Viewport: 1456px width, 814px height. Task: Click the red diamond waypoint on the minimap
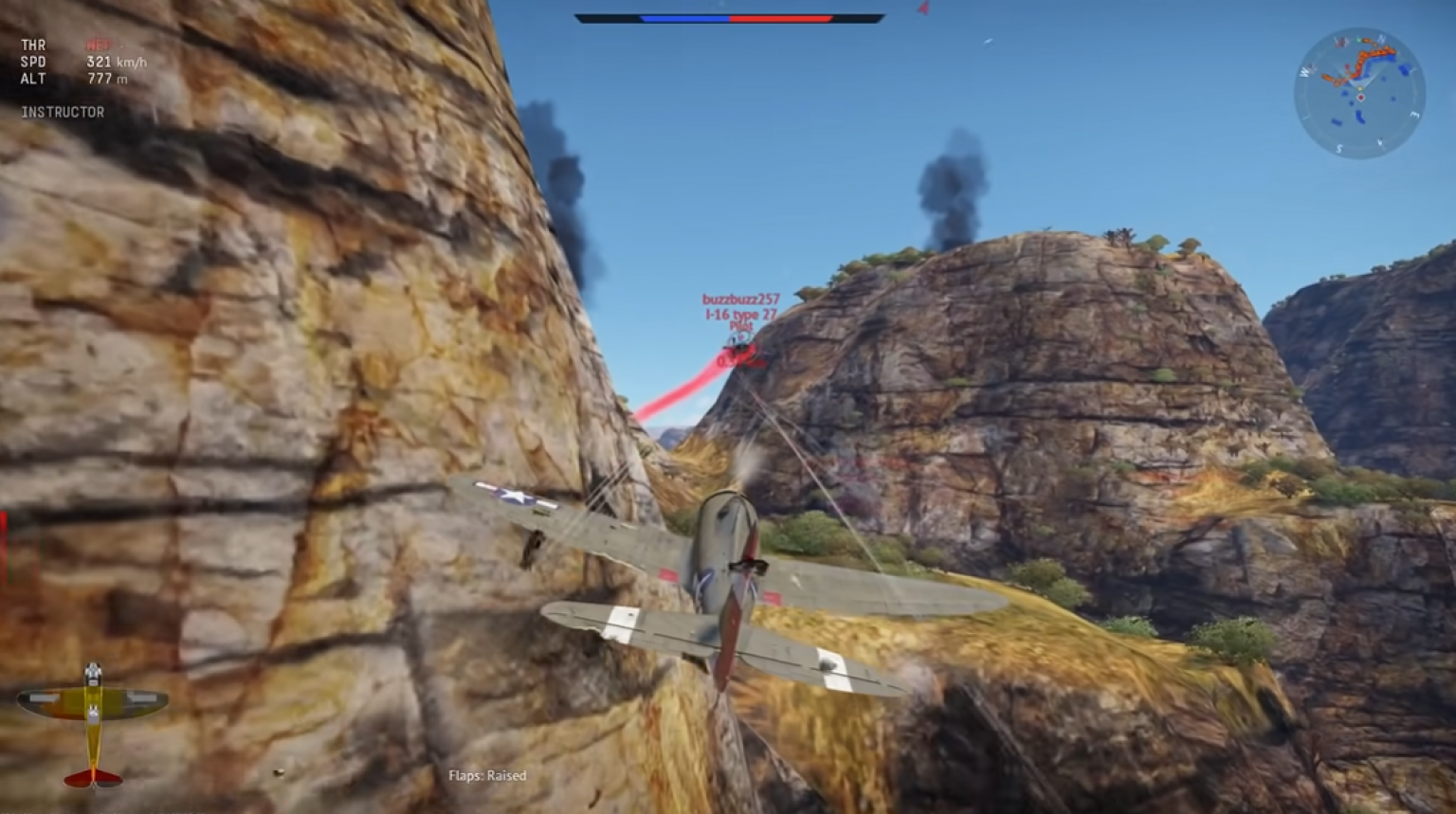[1361, 97]
